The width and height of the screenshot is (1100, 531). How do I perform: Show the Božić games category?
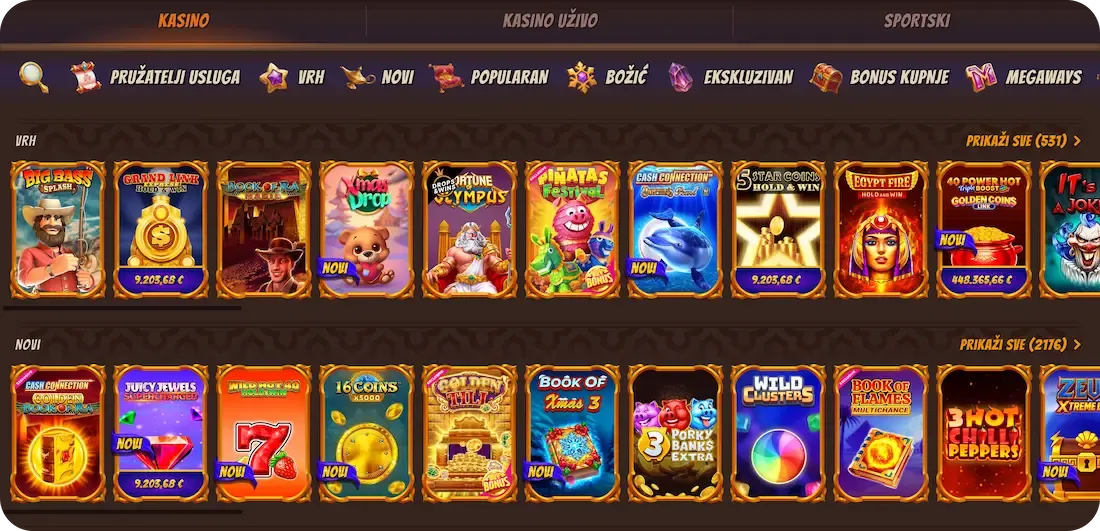[608, 77]
